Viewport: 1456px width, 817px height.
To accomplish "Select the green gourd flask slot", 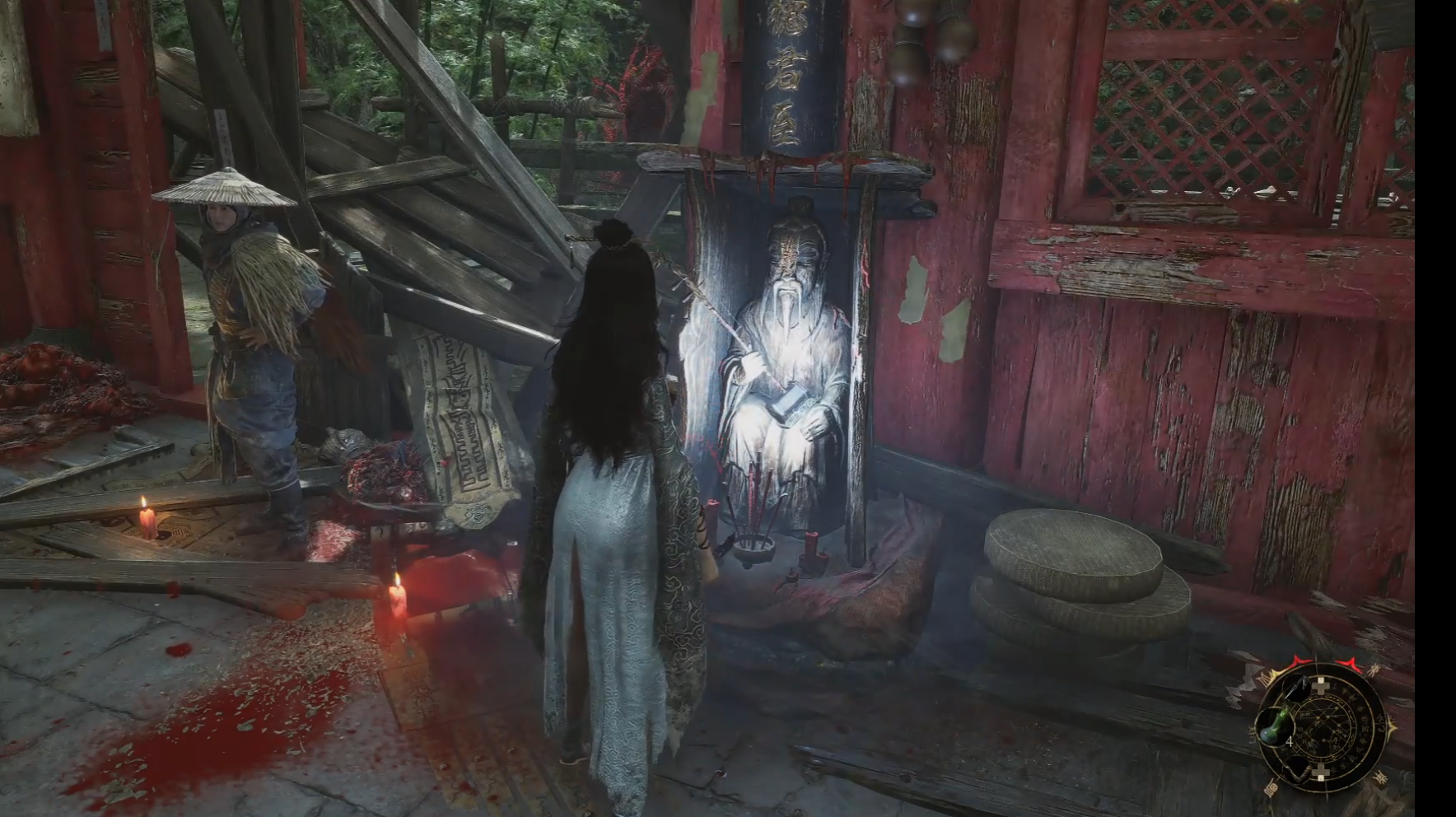I will point(1273,729).
